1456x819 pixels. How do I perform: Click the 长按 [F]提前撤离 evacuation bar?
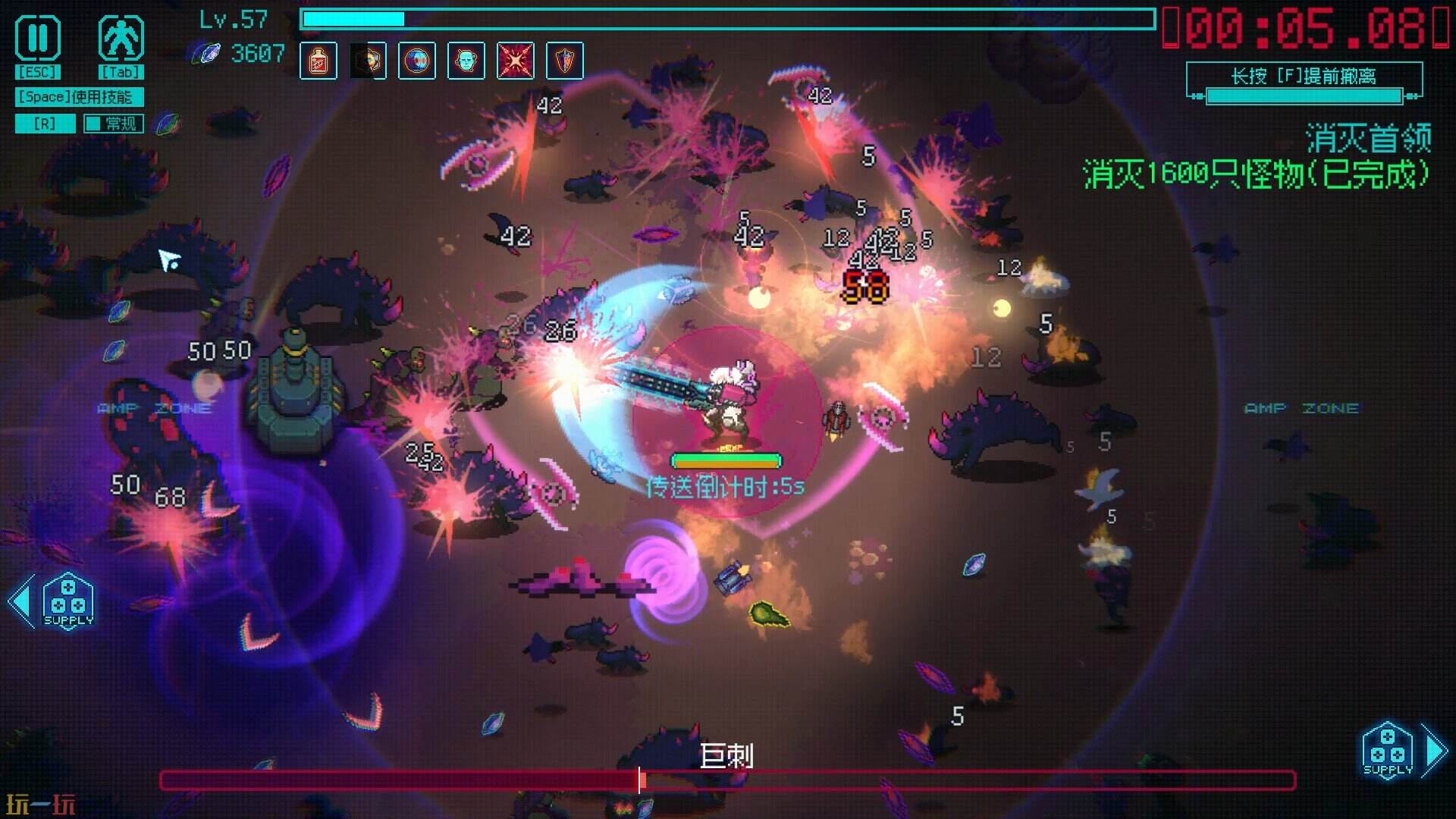coord(1304,82)
